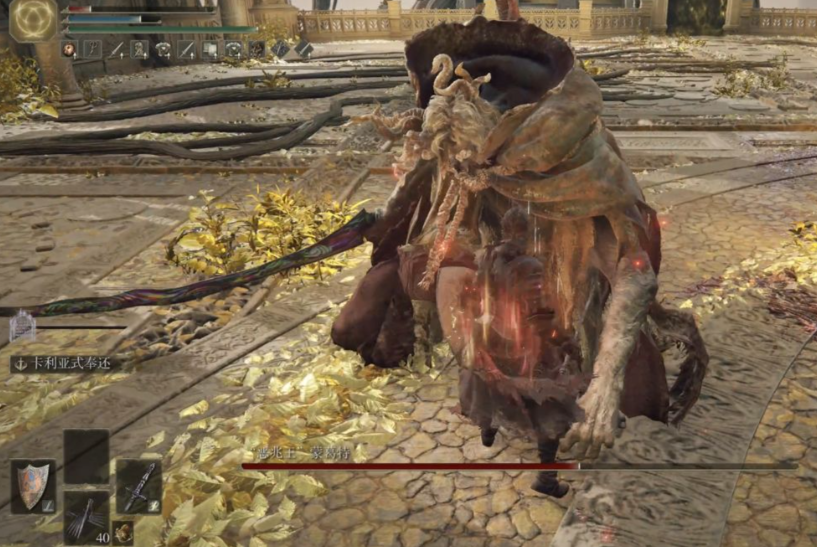The width and height of the screenshot is (817, 547).
Task: Click the red orb status buff icon
Action: tap(69, 48)
